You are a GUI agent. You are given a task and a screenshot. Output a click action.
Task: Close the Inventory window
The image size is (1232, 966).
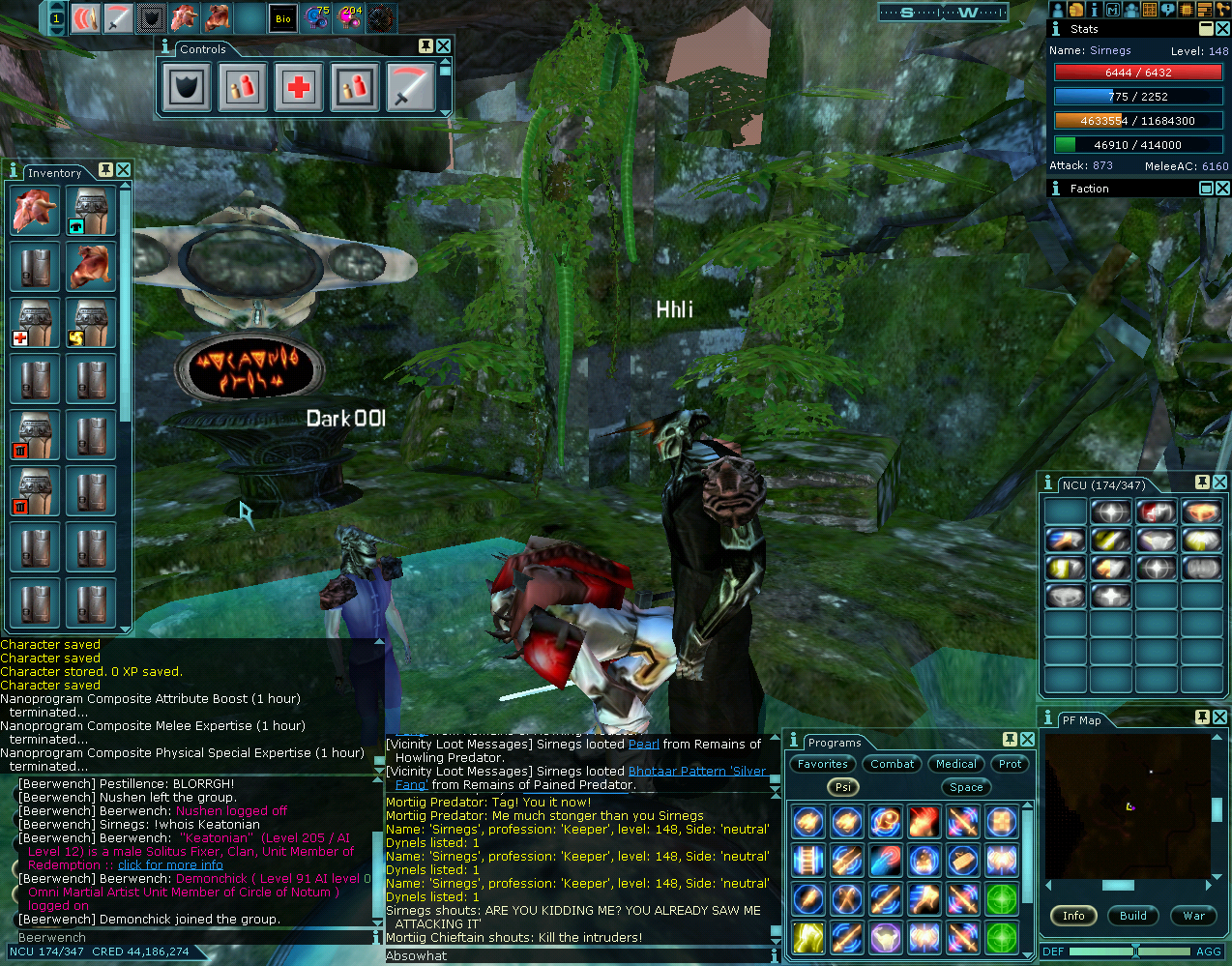(x=124, y=170)
